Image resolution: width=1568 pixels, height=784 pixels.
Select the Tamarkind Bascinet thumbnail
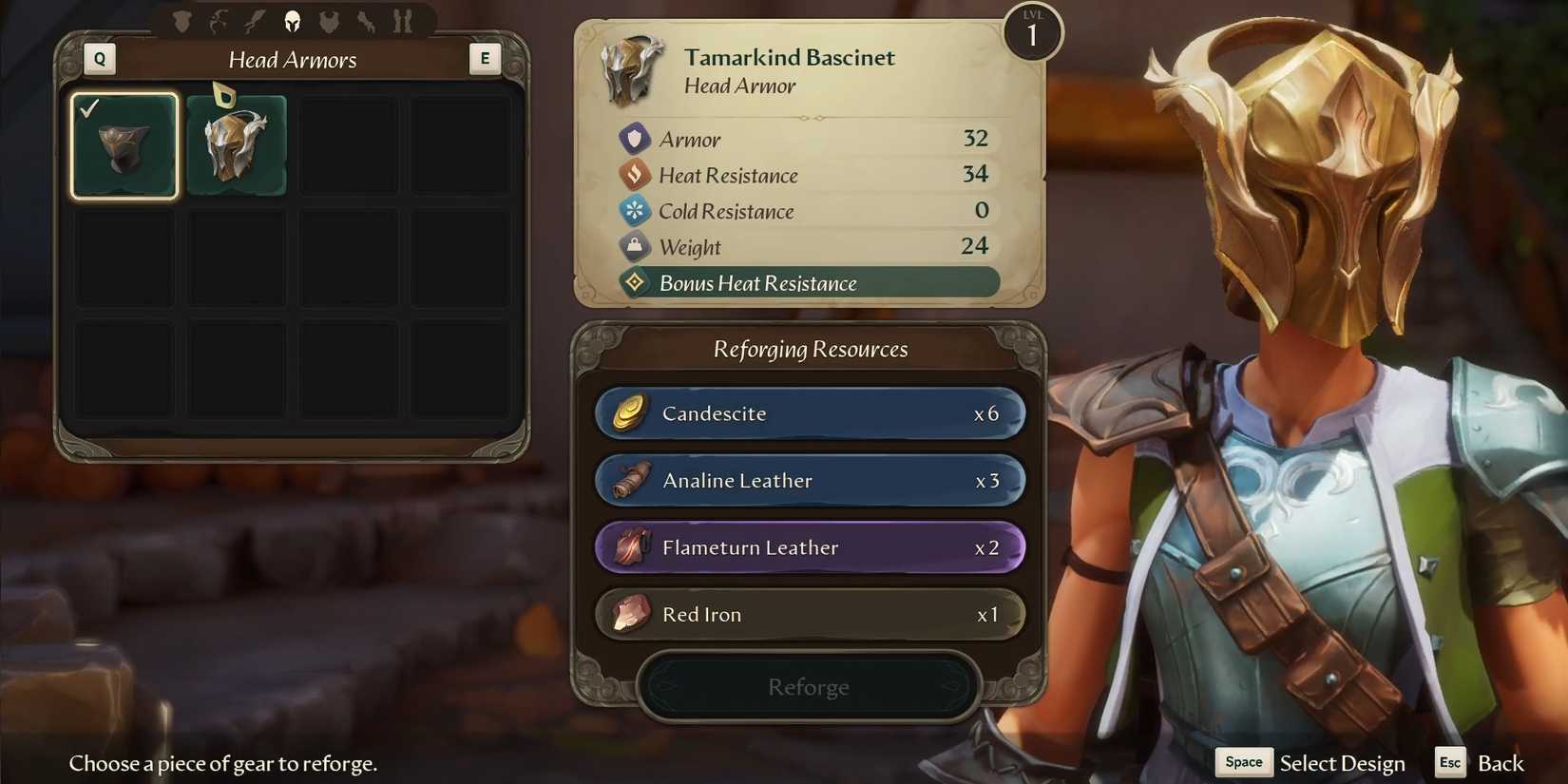[x=235, y=143]
